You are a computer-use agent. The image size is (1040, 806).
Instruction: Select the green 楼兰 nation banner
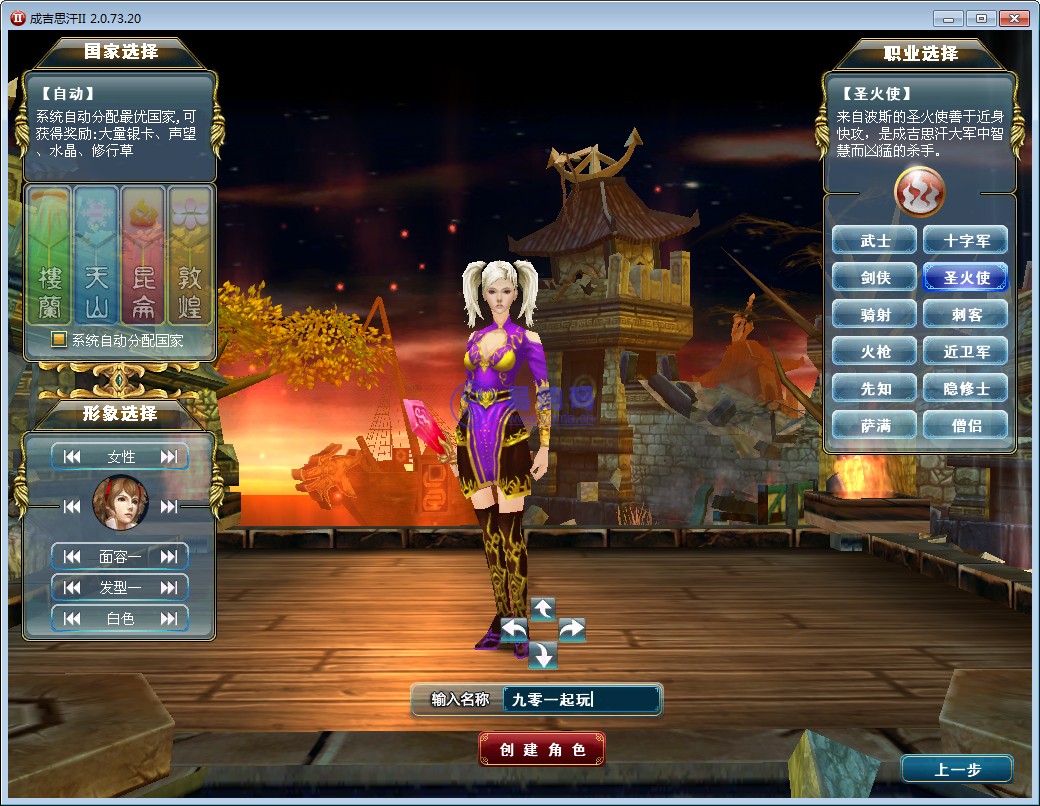click(x=50, y=256)
